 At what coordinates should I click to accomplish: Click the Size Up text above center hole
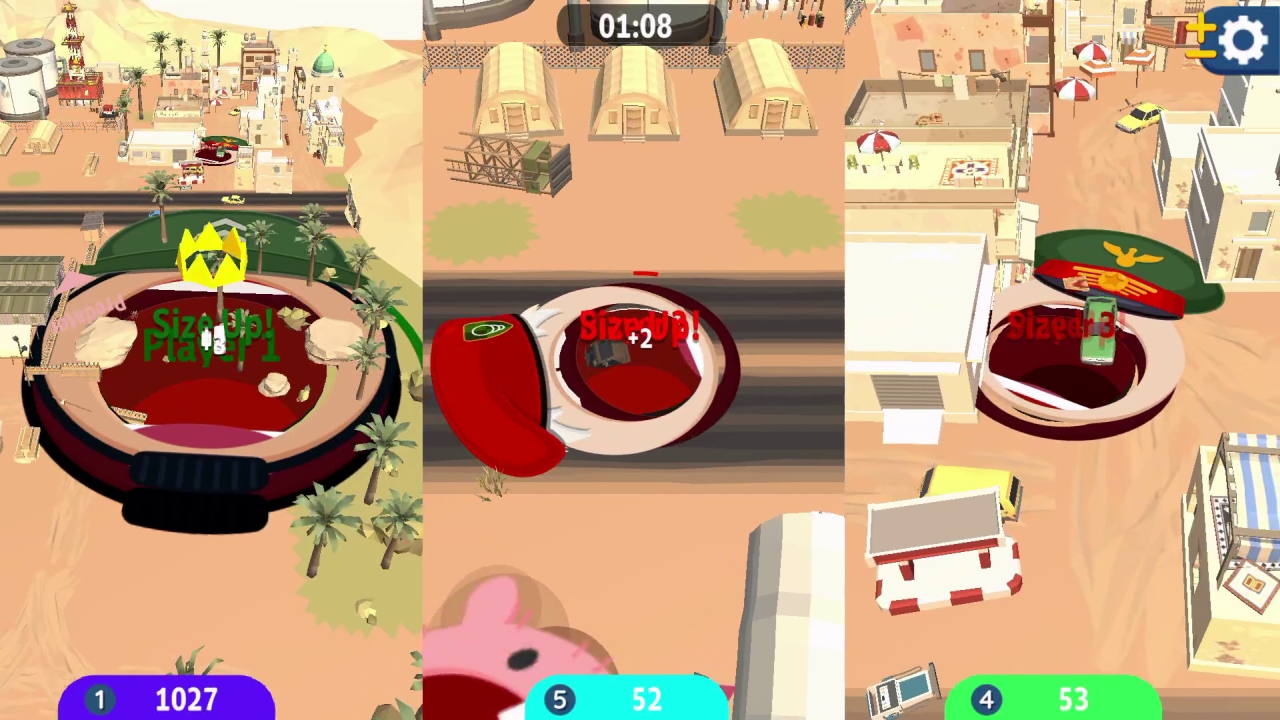tap(638, 325)
